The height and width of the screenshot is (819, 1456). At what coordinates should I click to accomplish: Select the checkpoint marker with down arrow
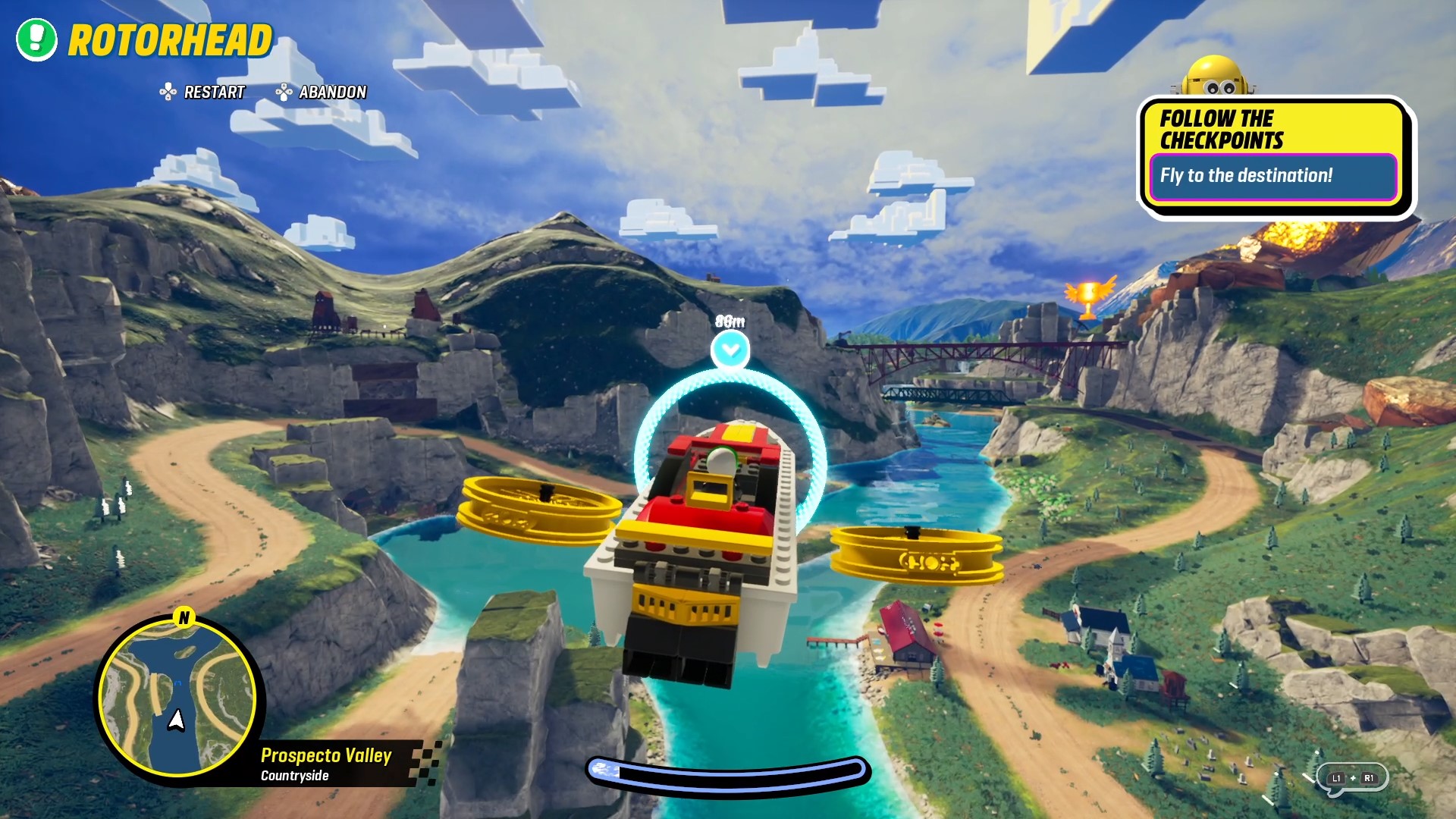click(730, 350)
